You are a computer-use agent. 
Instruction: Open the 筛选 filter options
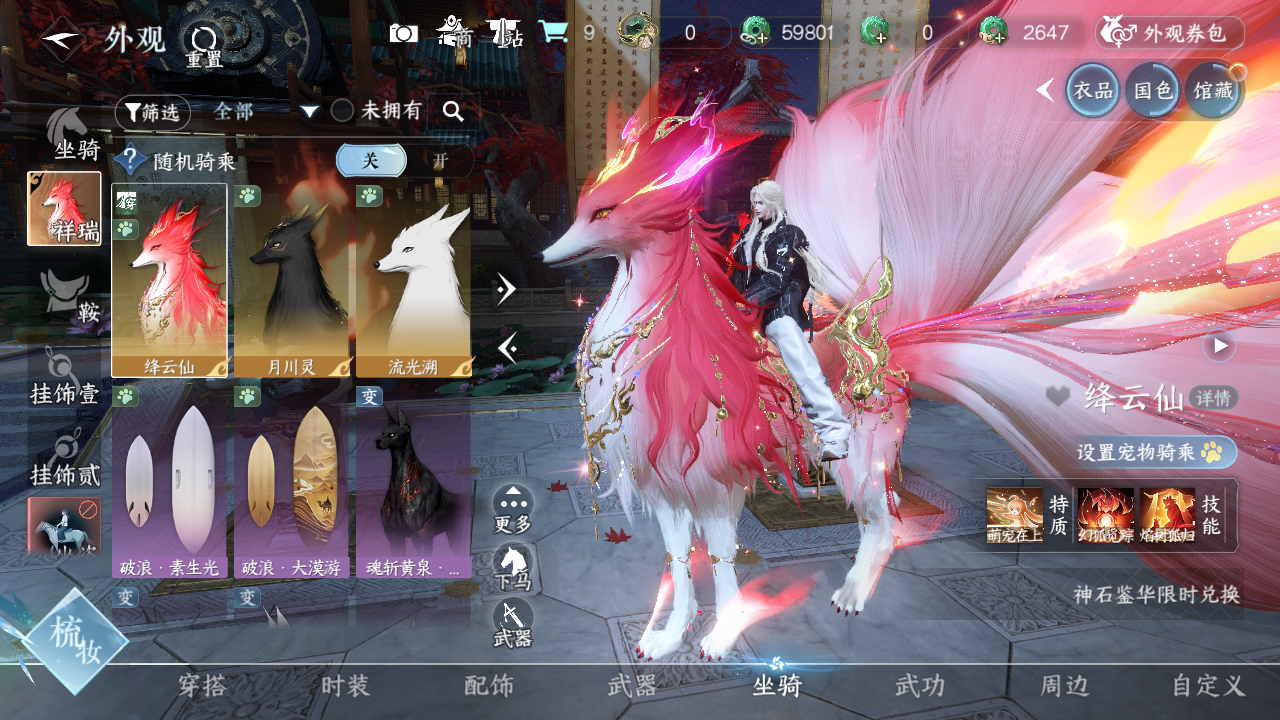[x=152, y=112]
